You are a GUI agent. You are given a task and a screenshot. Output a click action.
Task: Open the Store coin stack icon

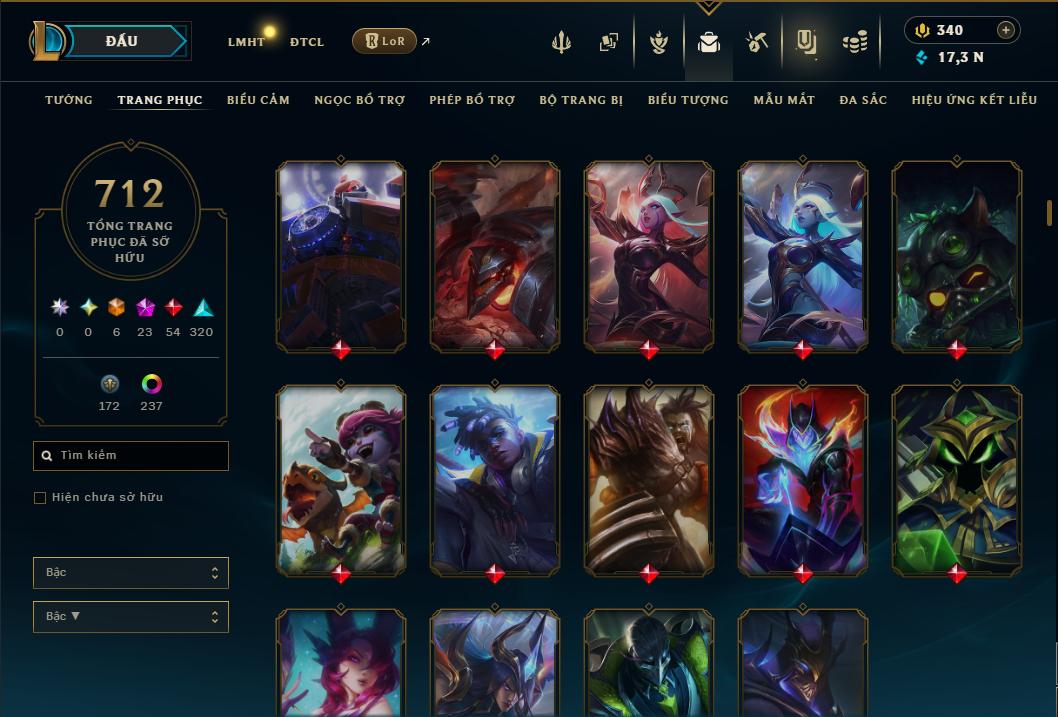(x=854, y=42)
